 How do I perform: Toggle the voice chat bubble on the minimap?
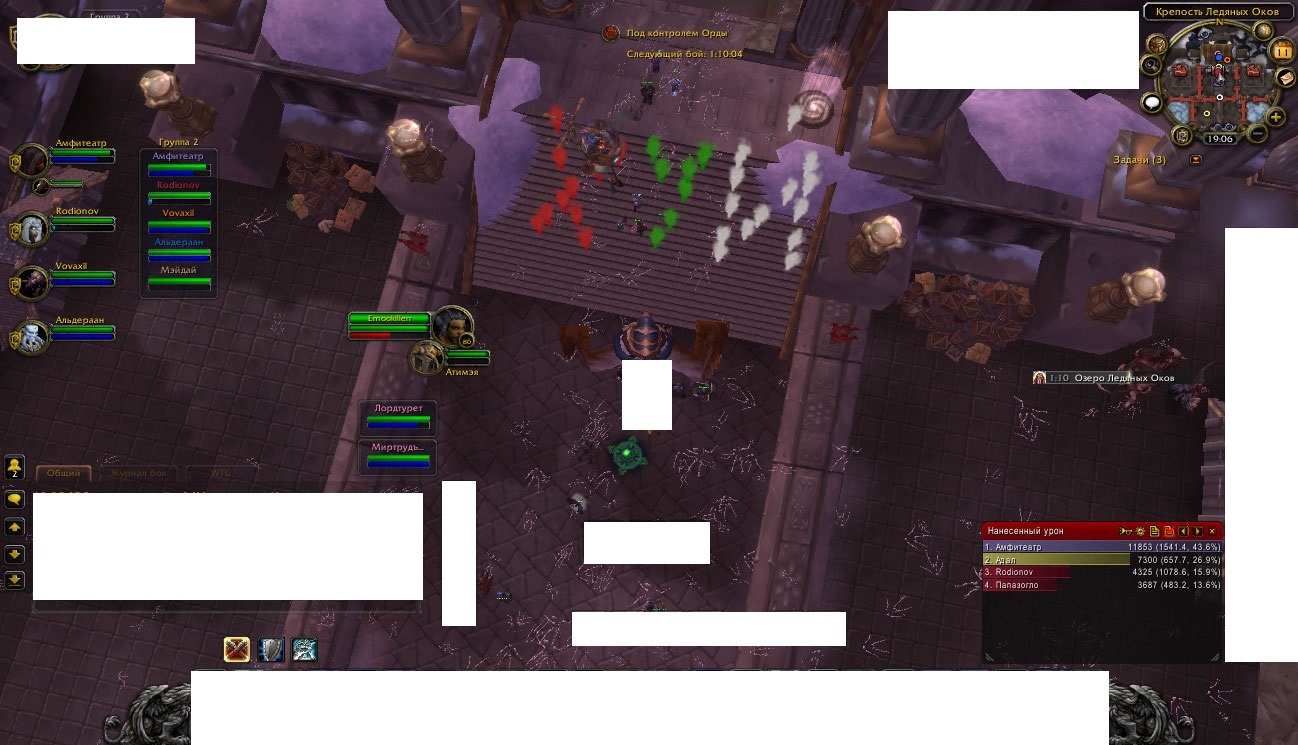[1150, 101]
